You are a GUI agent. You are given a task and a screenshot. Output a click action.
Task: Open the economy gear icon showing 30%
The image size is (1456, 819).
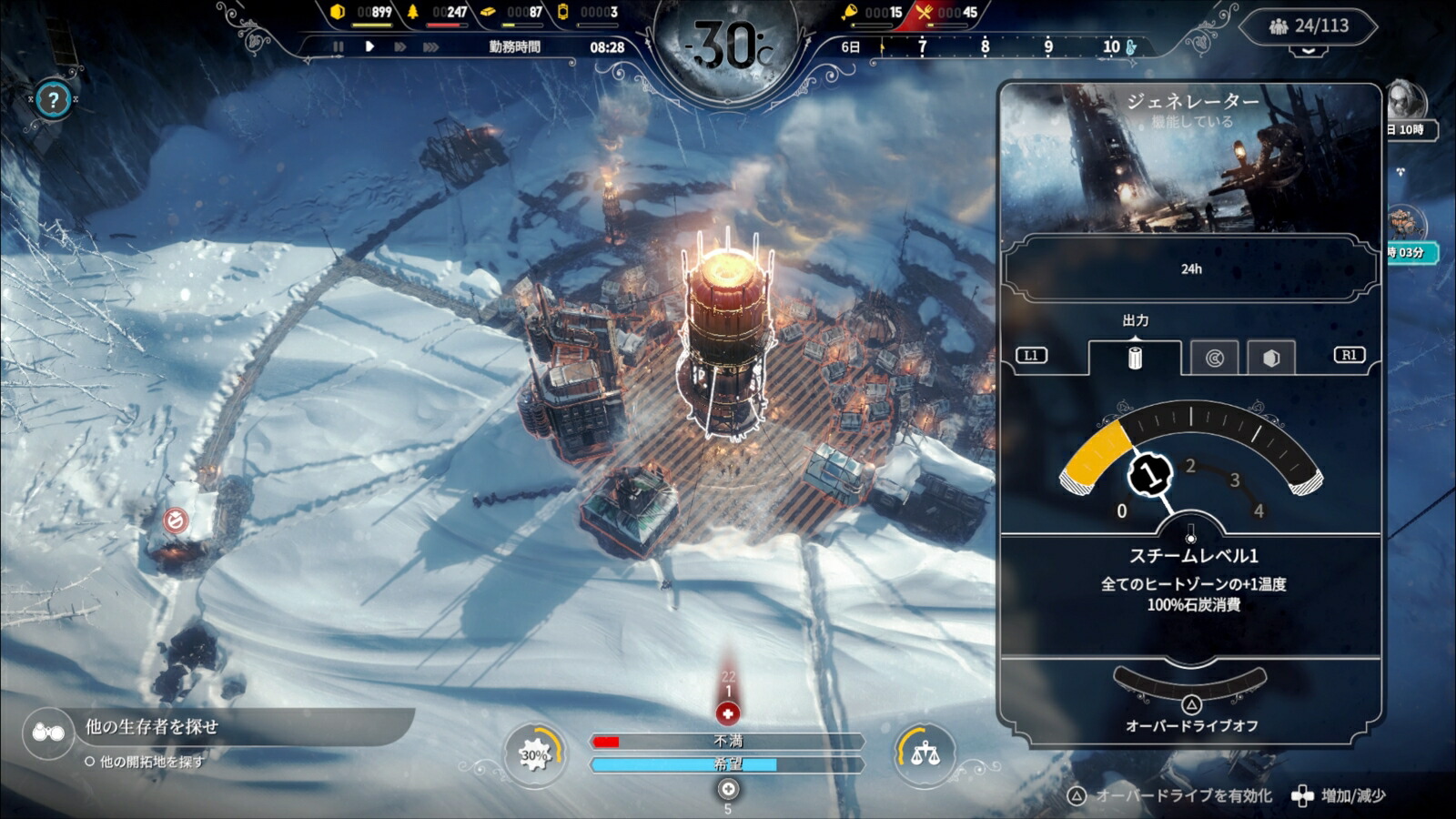click(x=535, y=755)
